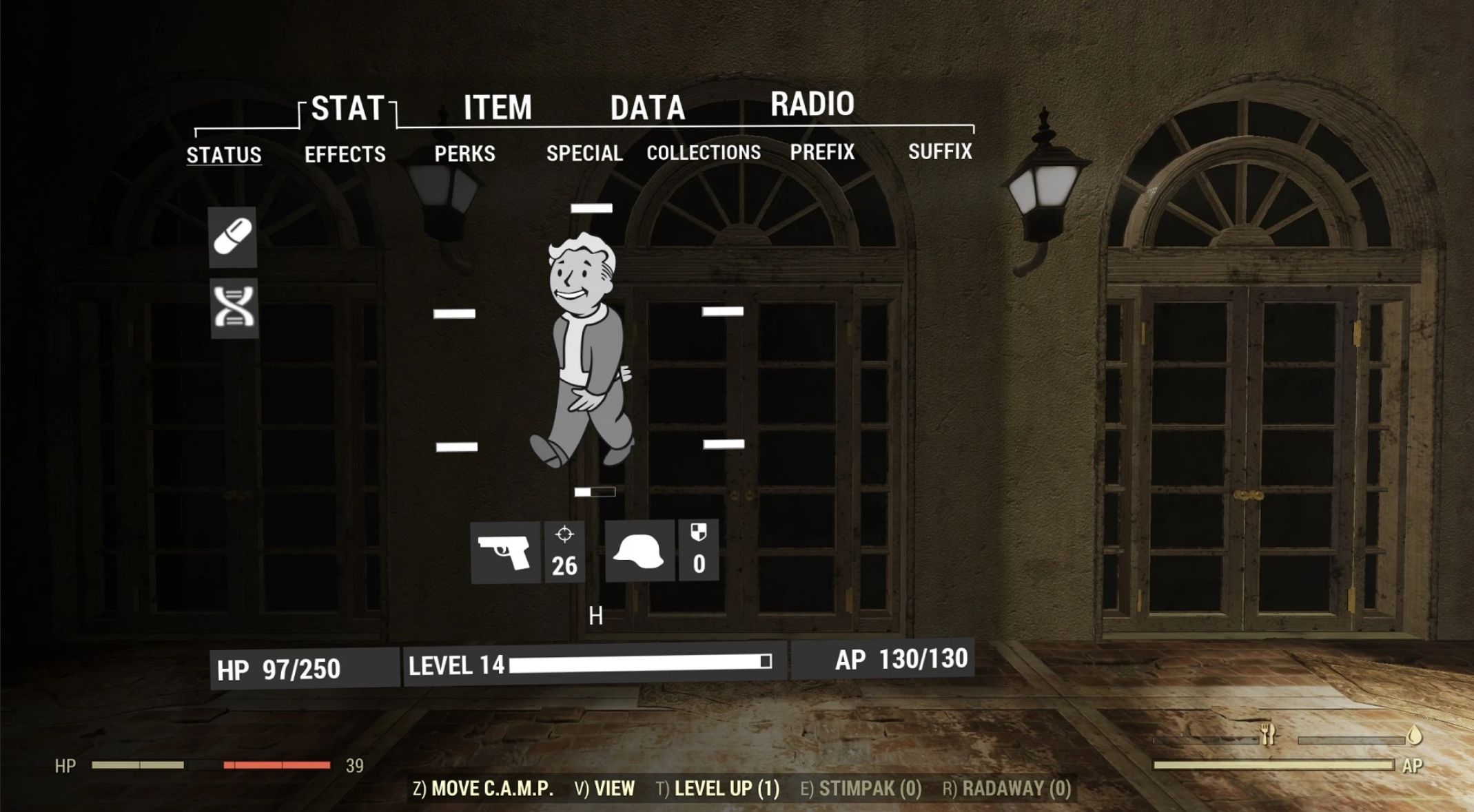Use the STIMPAK (0) option
1474x812 pixels.
point(861,789)
